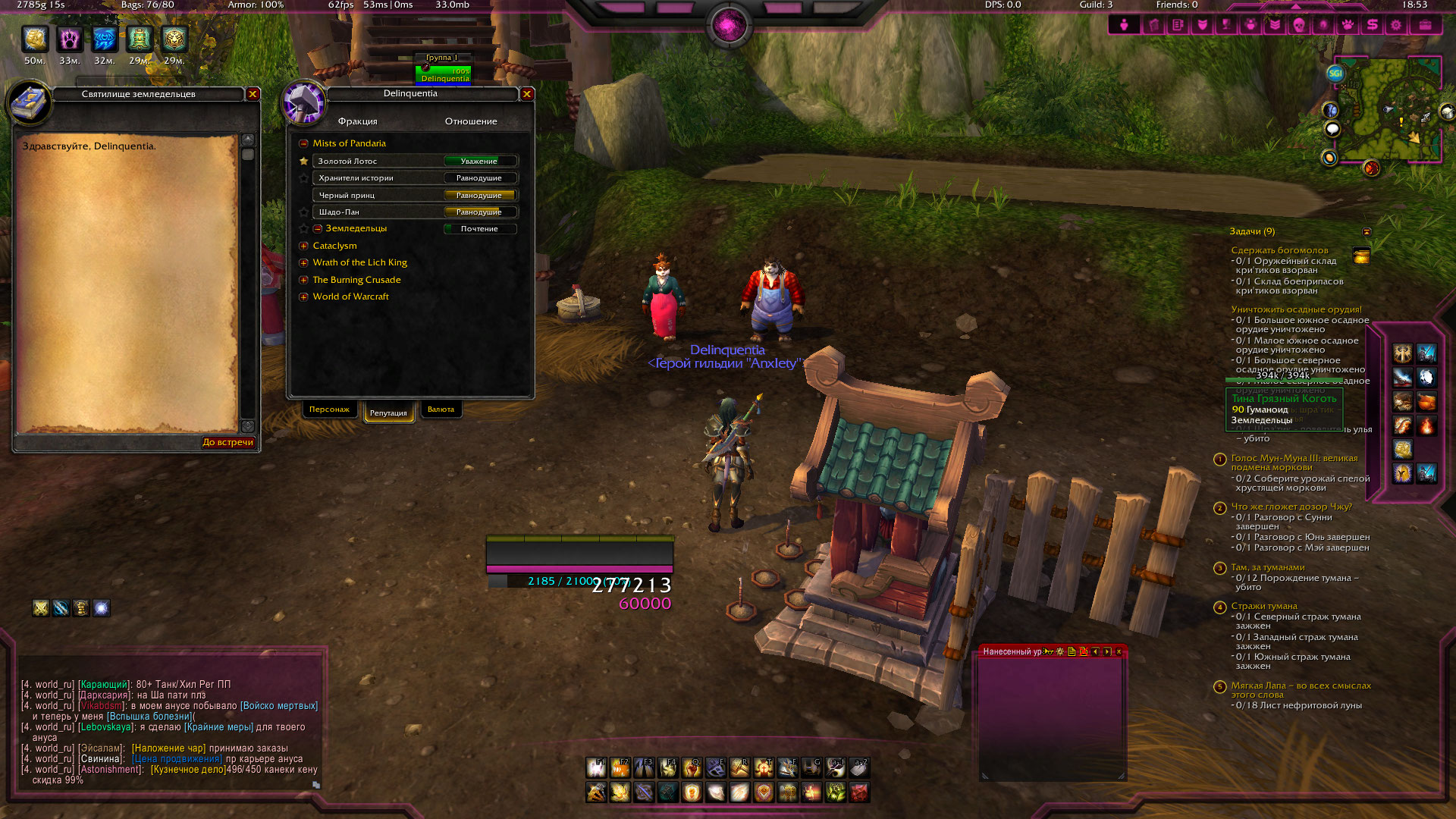This screenshot has width=1456, height=819.
Task: Open the minimap
Action: [1388, 110]
